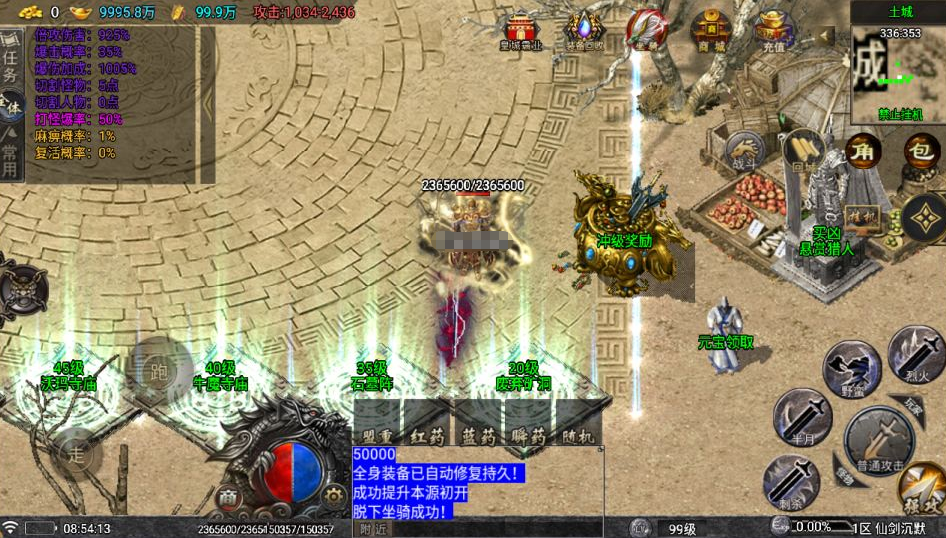
Task: Open the 角 character panel button
Action: tap(863, 151)
